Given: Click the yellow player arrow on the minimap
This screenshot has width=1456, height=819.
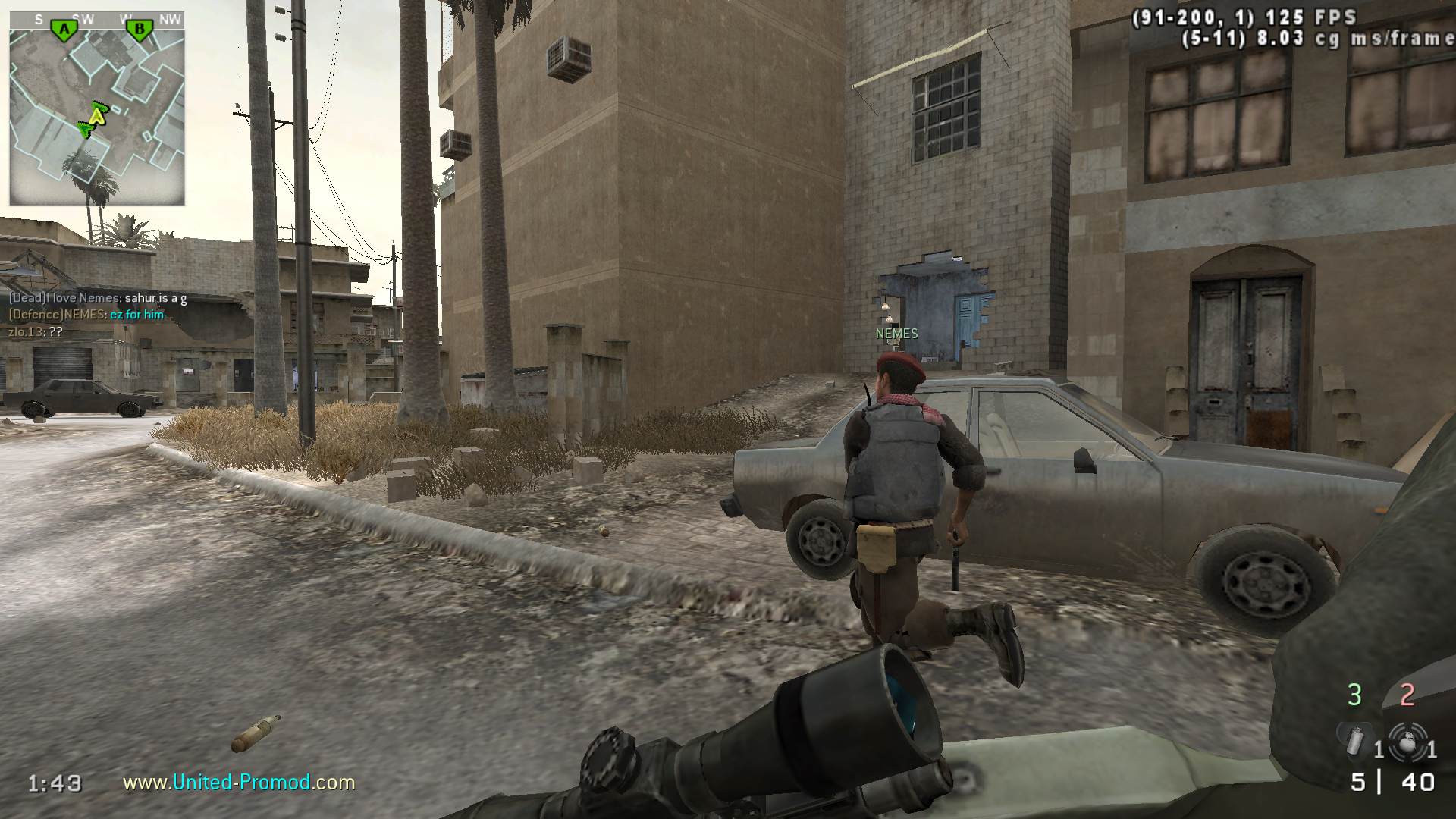Looking at the screenshot, I should (96, 115).
